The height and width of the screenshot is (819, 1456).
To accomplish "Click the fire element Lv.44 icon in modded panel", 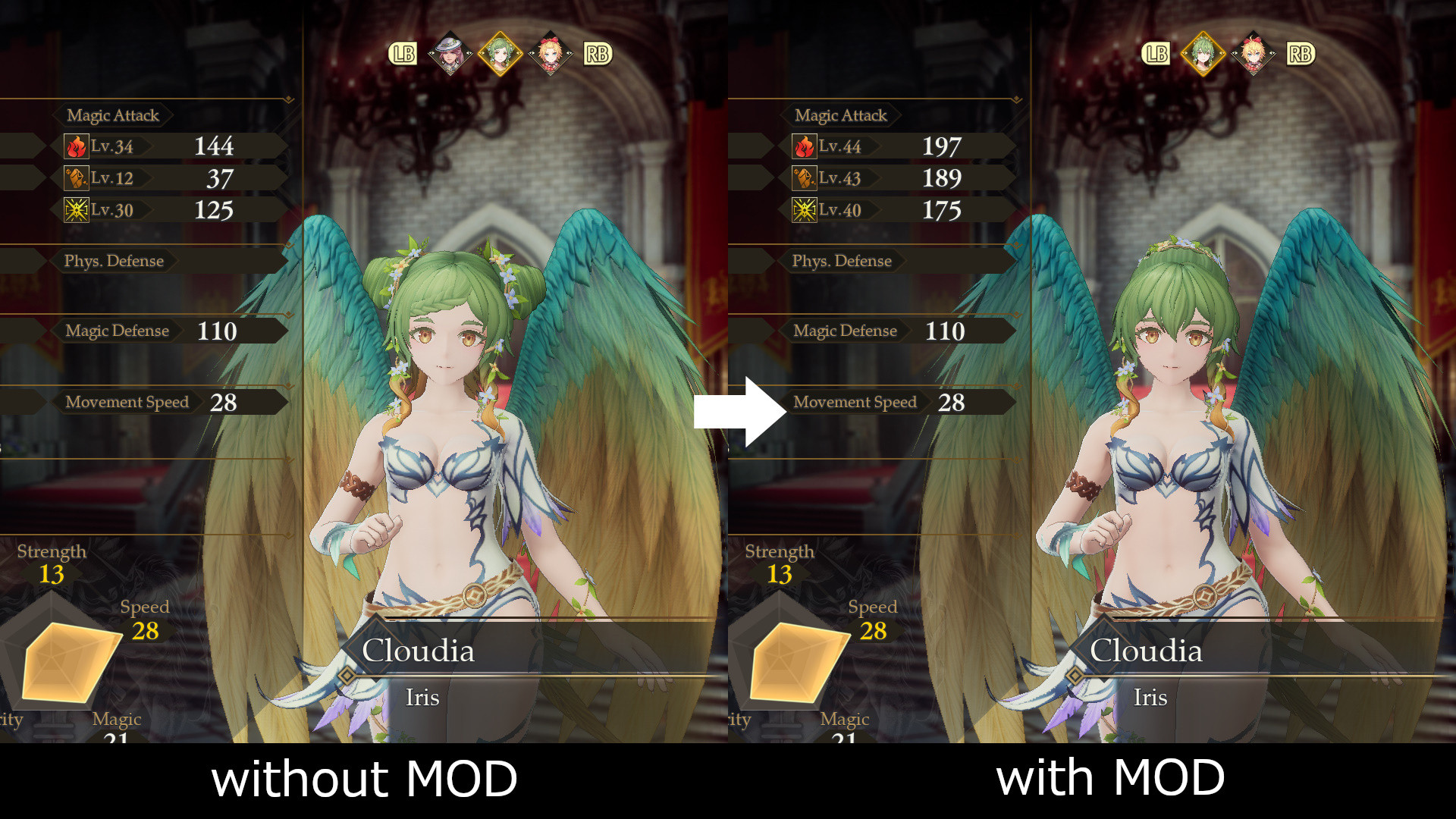I will click(x=805, y=146).
